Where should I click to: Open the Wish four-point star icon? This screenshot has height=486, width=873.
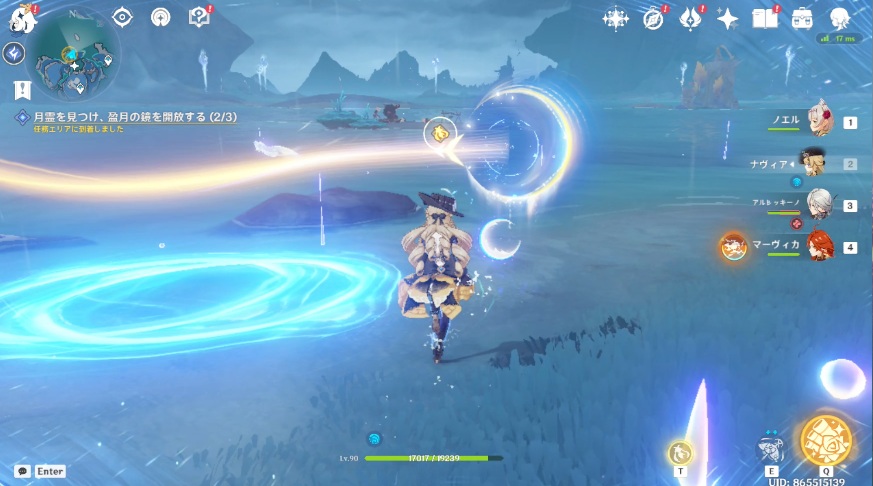(x=728, y=18)
